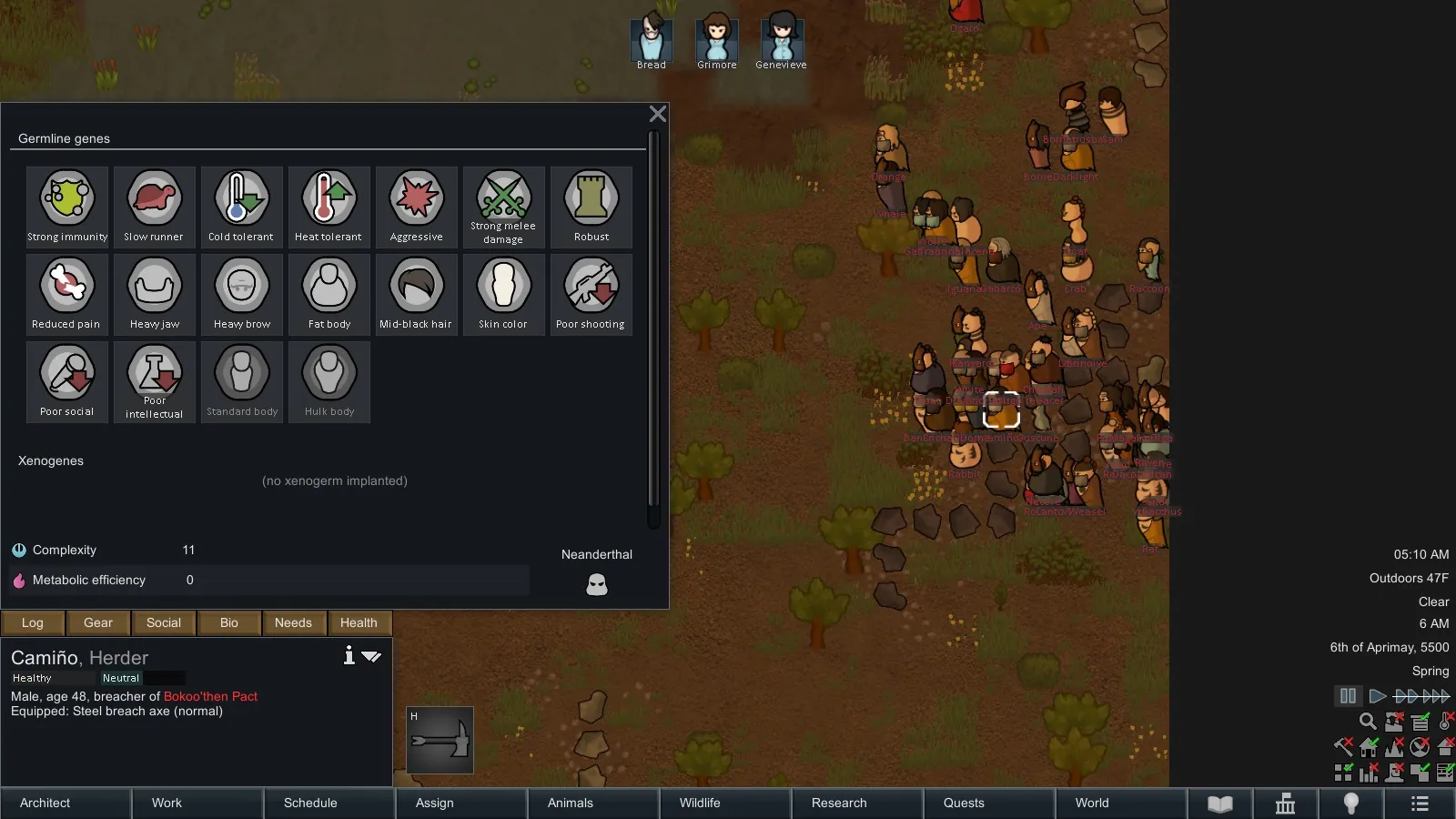Click the Poor shooting gene
Viewport: 1456px width, 819px height.
(x=591, y=293)
